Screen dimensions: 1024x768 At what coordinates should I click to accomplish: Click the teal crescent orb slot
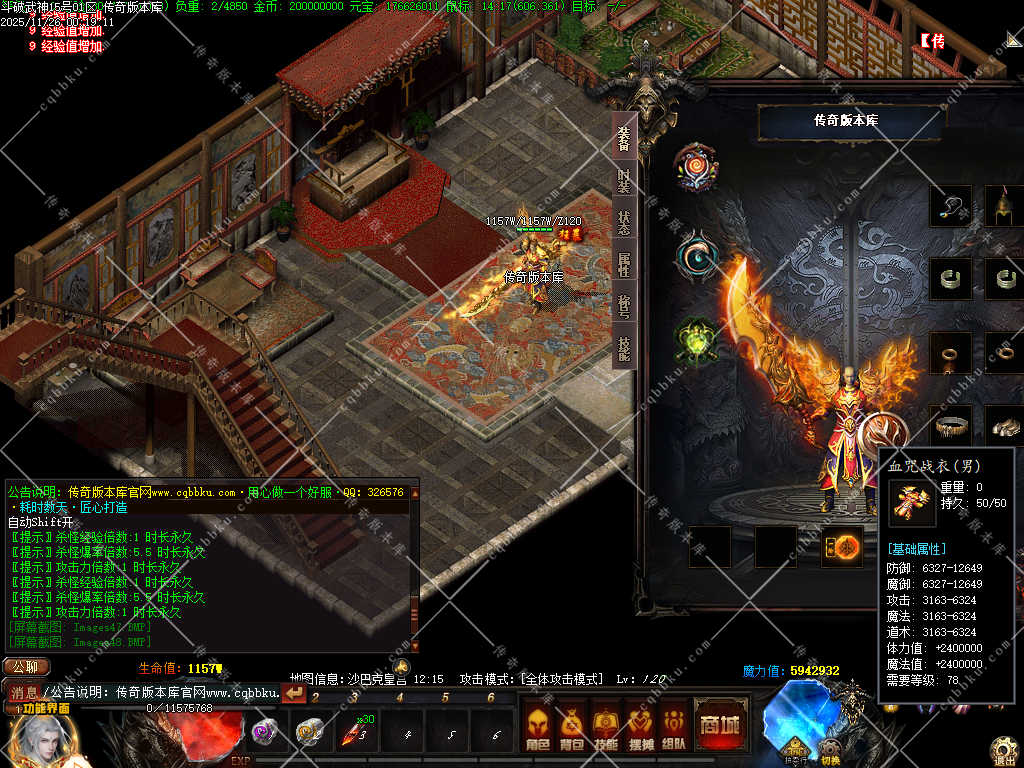pyautogui.click(x=695, y=256)
